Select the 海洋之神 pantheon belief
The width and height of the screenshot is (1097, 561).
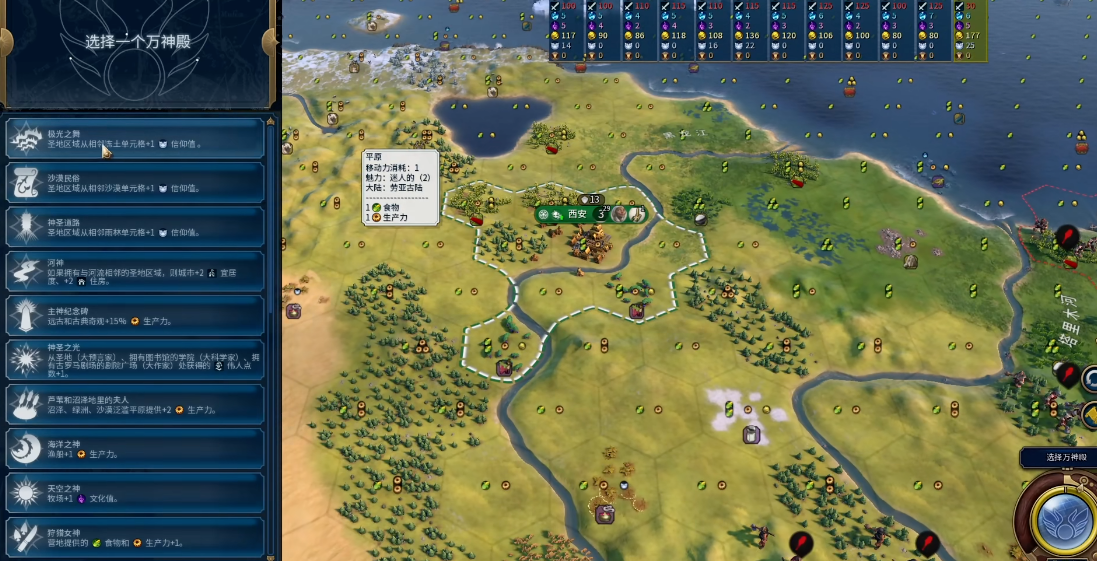coord(135,448)
